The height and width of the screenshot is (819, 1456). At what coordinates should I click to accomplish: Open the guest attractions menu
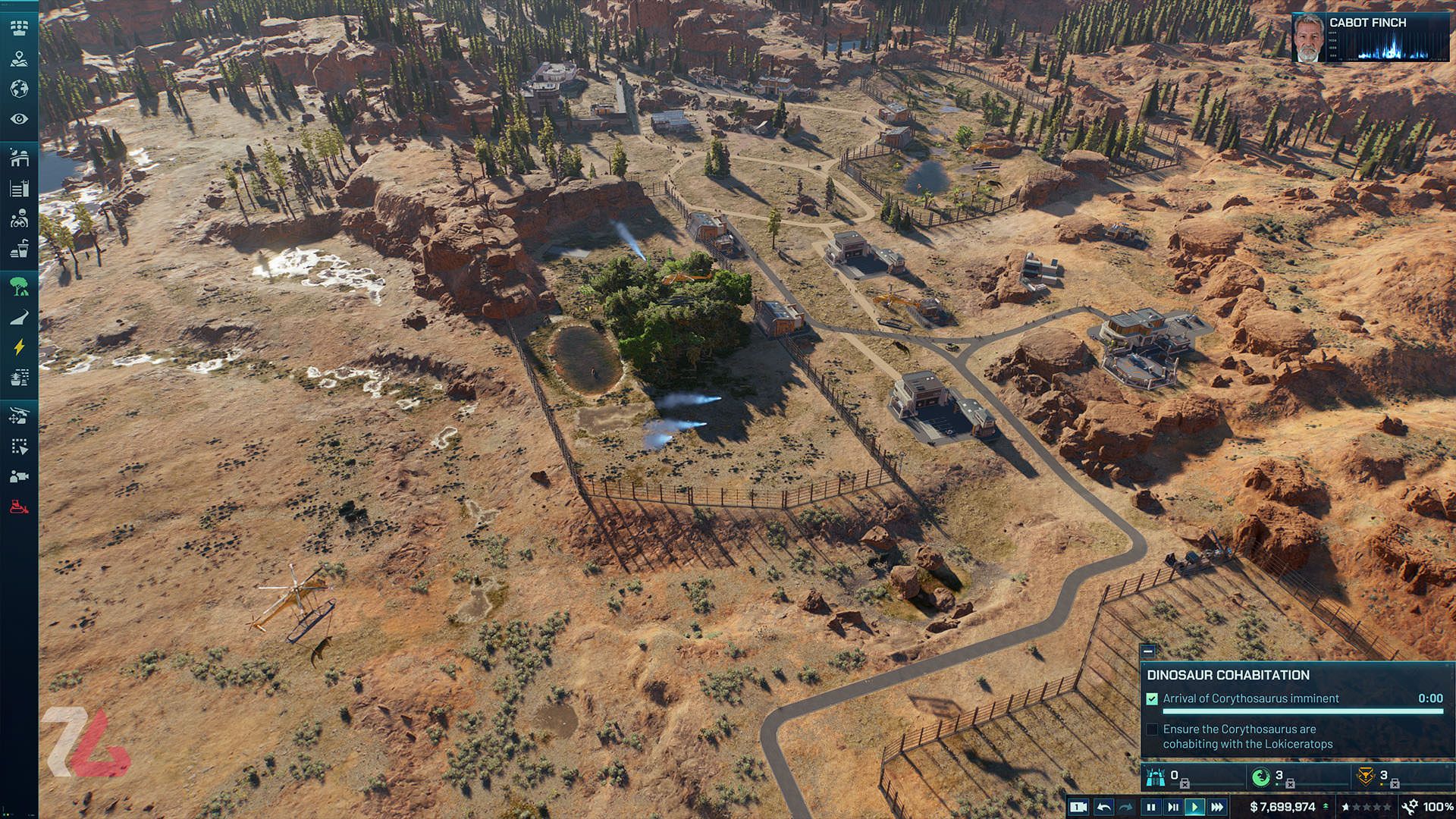coord(19,219)
